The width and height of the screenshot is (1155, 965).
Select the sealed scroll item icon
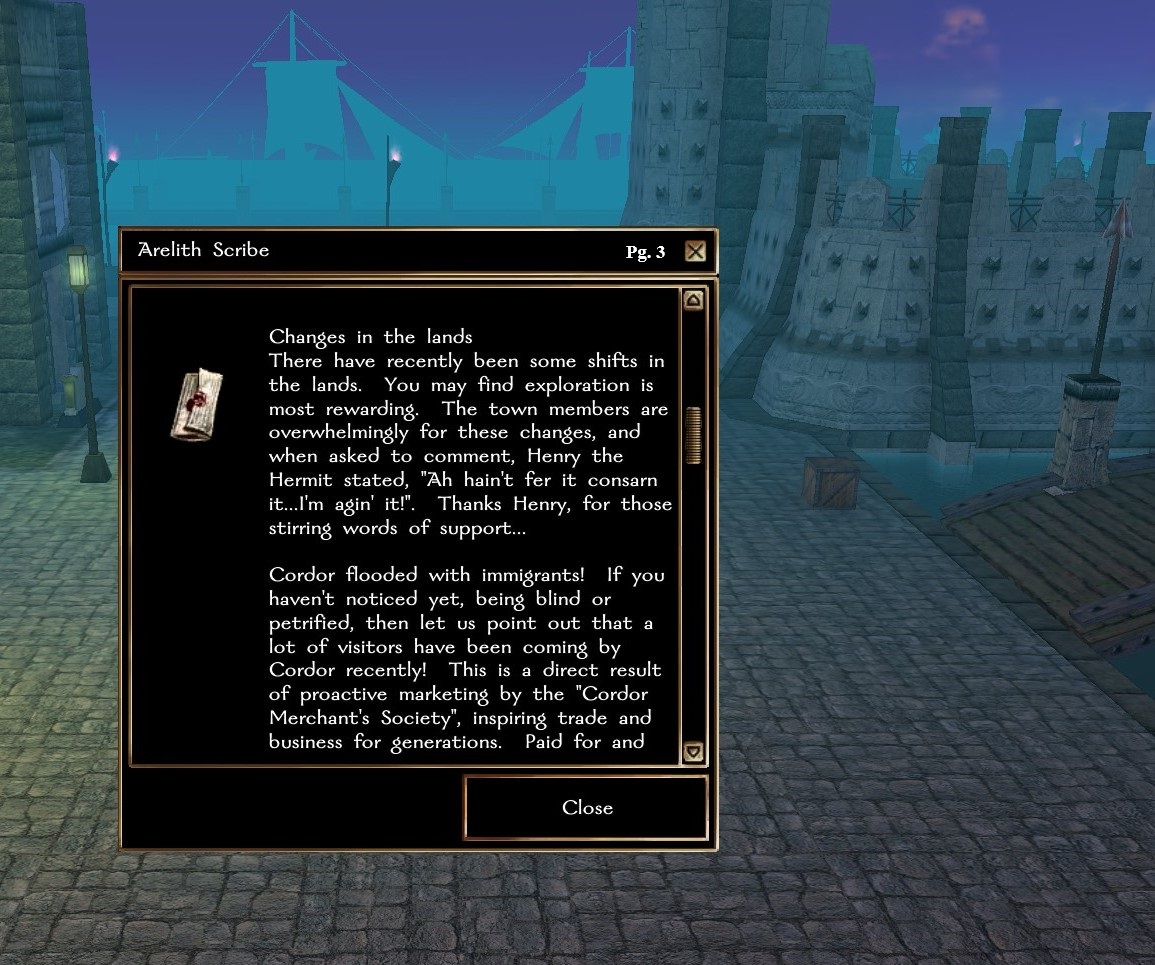[x=197, y=403]
